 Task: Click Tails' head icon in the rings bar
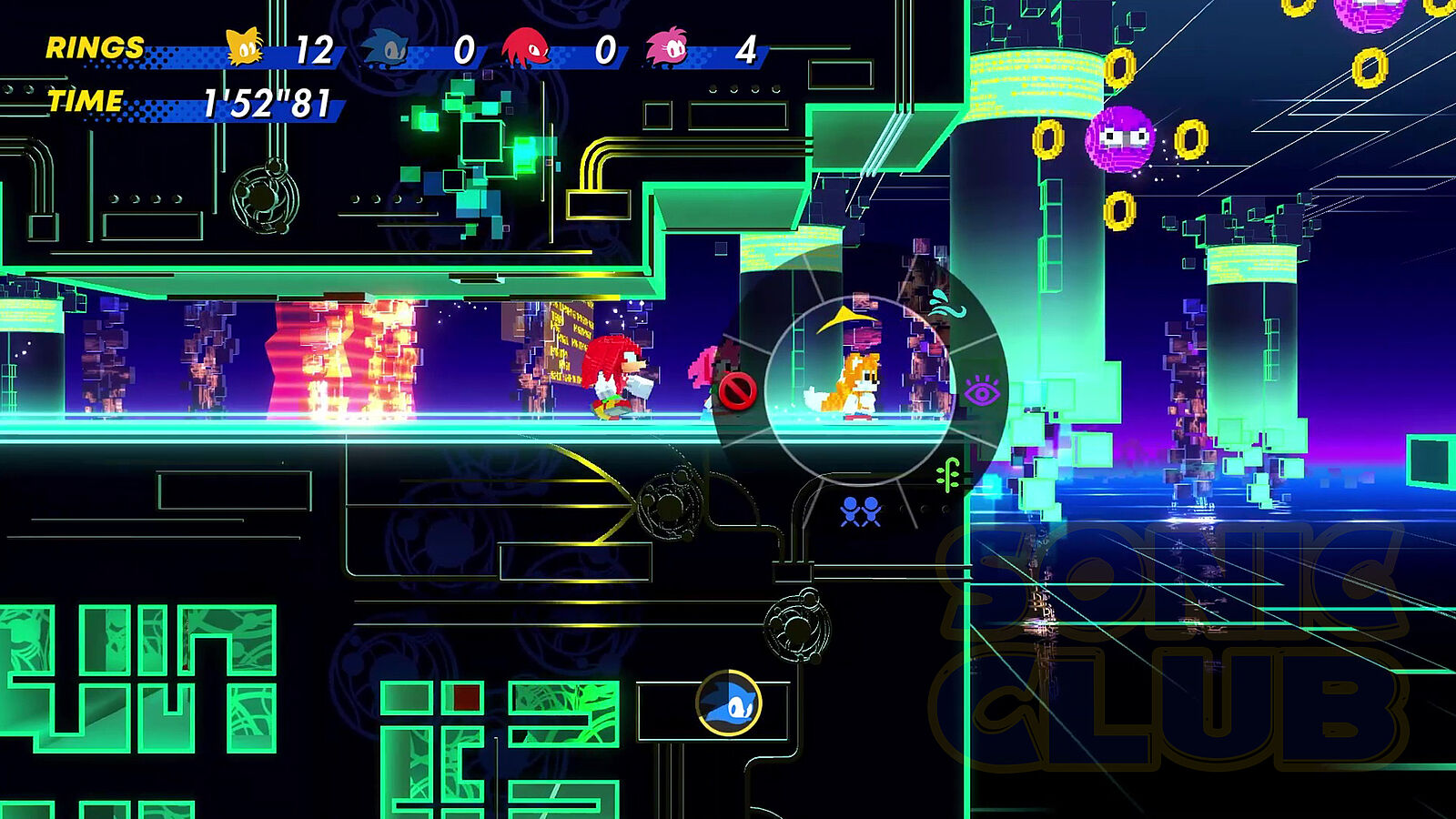point(245,47)
